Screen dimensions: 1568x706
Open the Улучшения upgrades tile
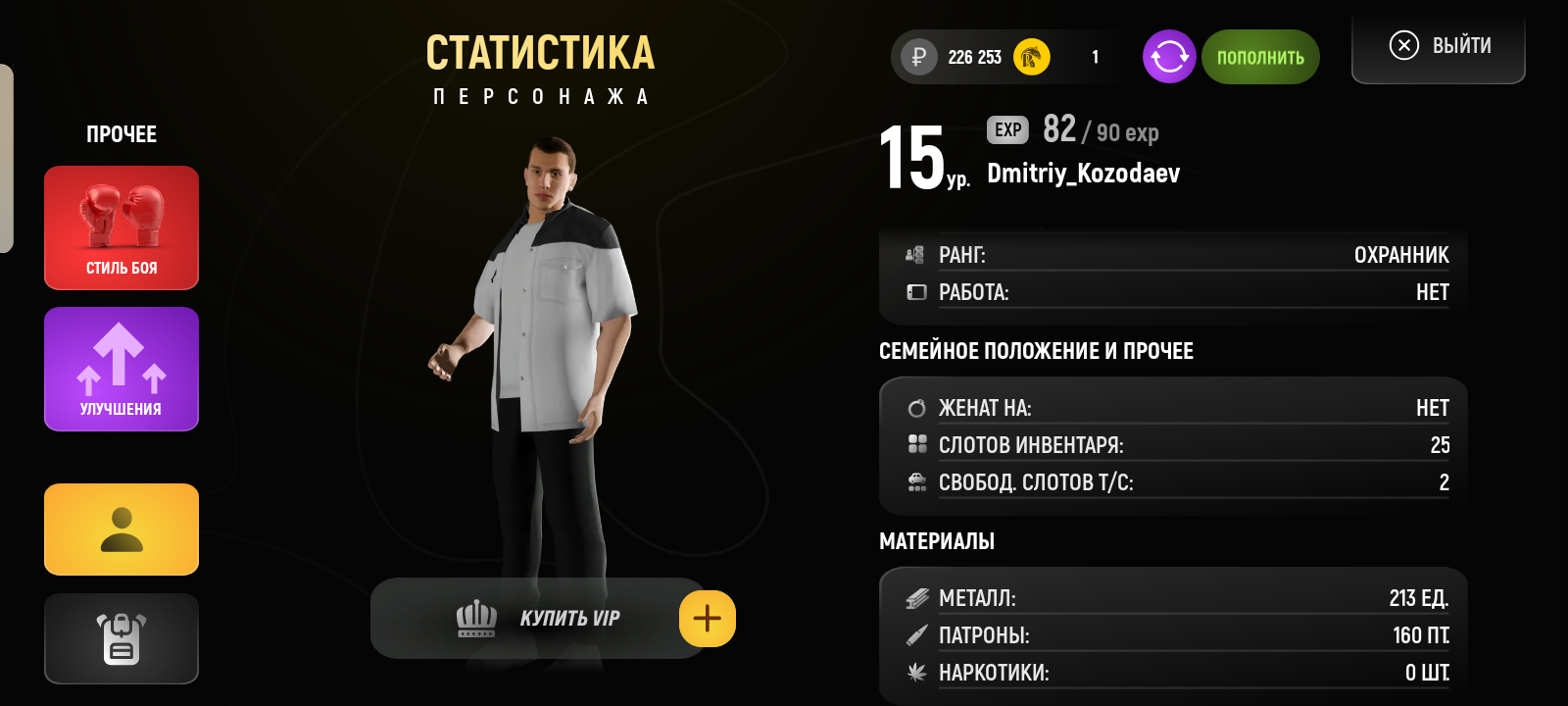click(122, 369)
